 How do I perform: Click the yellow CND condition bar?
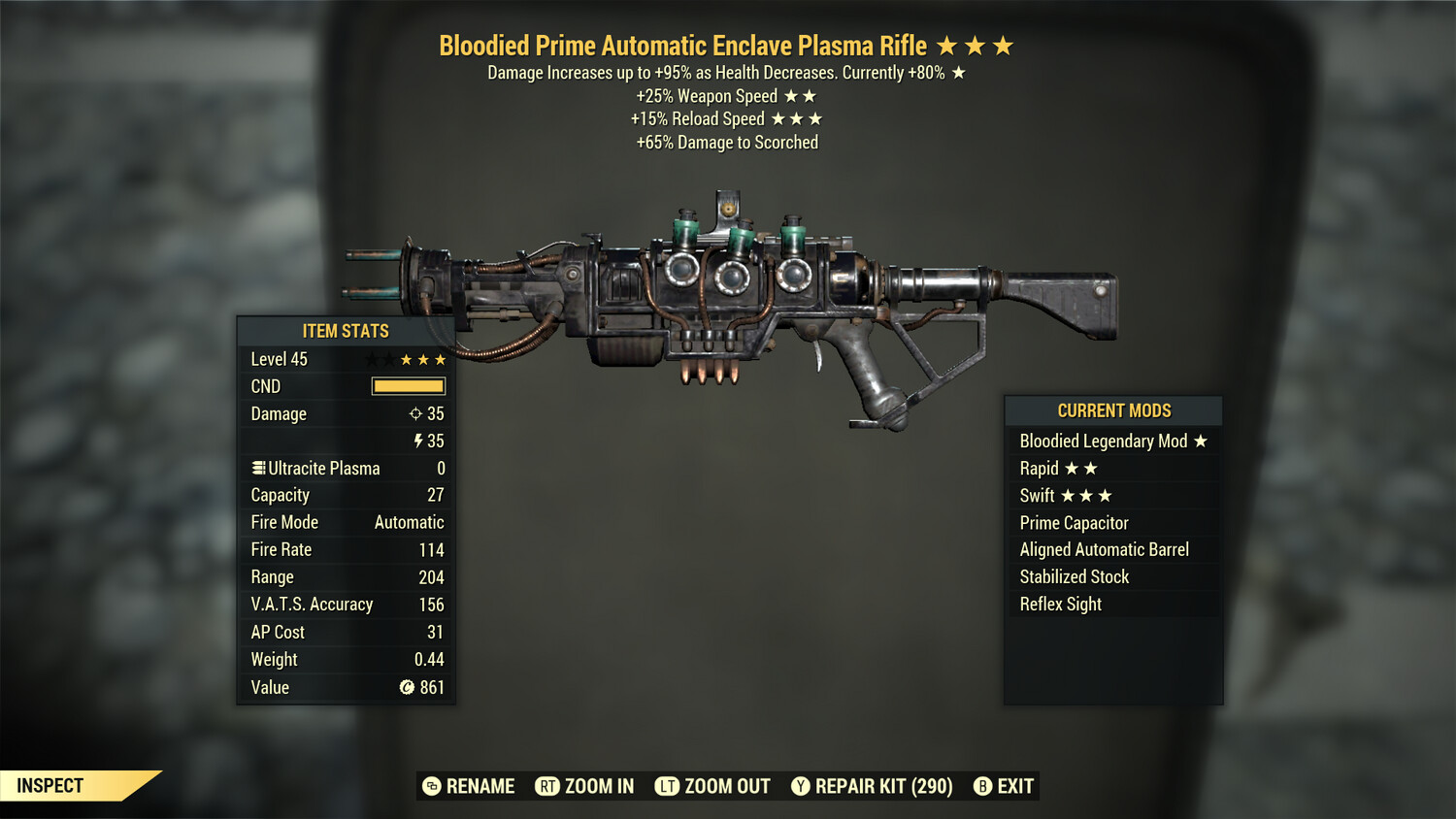[407, 386]
